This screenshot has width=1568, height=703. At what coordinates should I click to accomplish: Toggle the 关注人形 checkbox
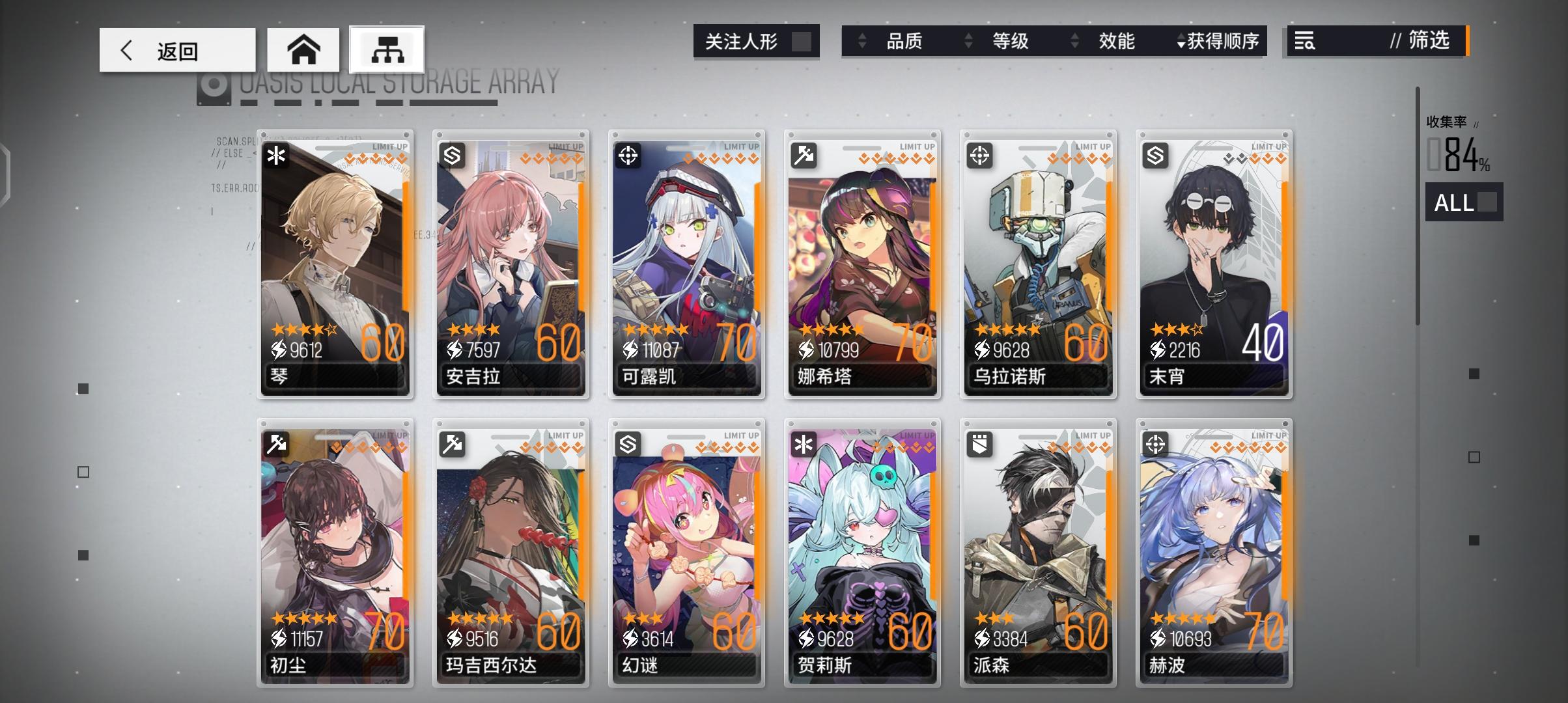point(804,40)
